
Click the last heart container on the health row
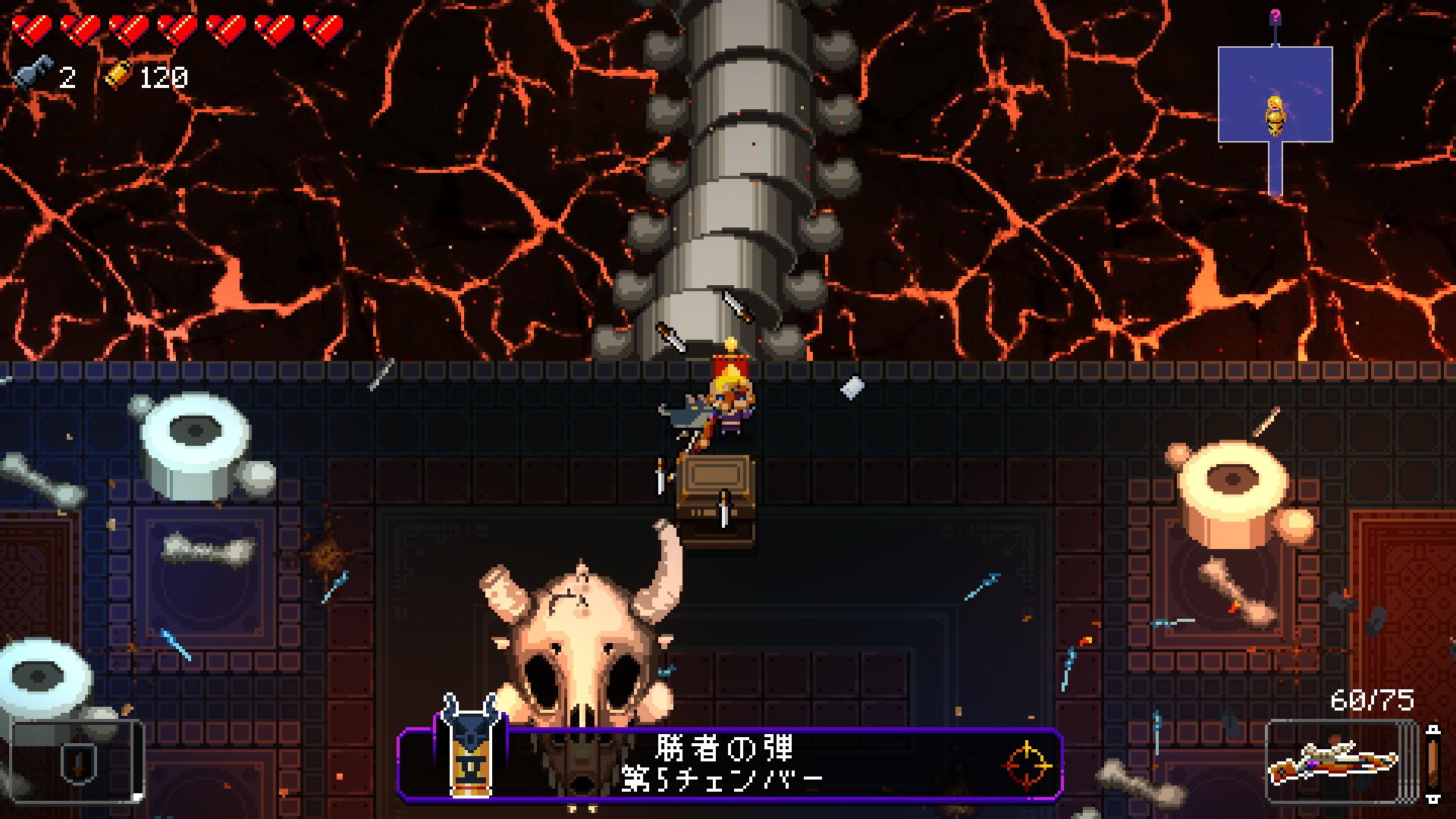318,29
